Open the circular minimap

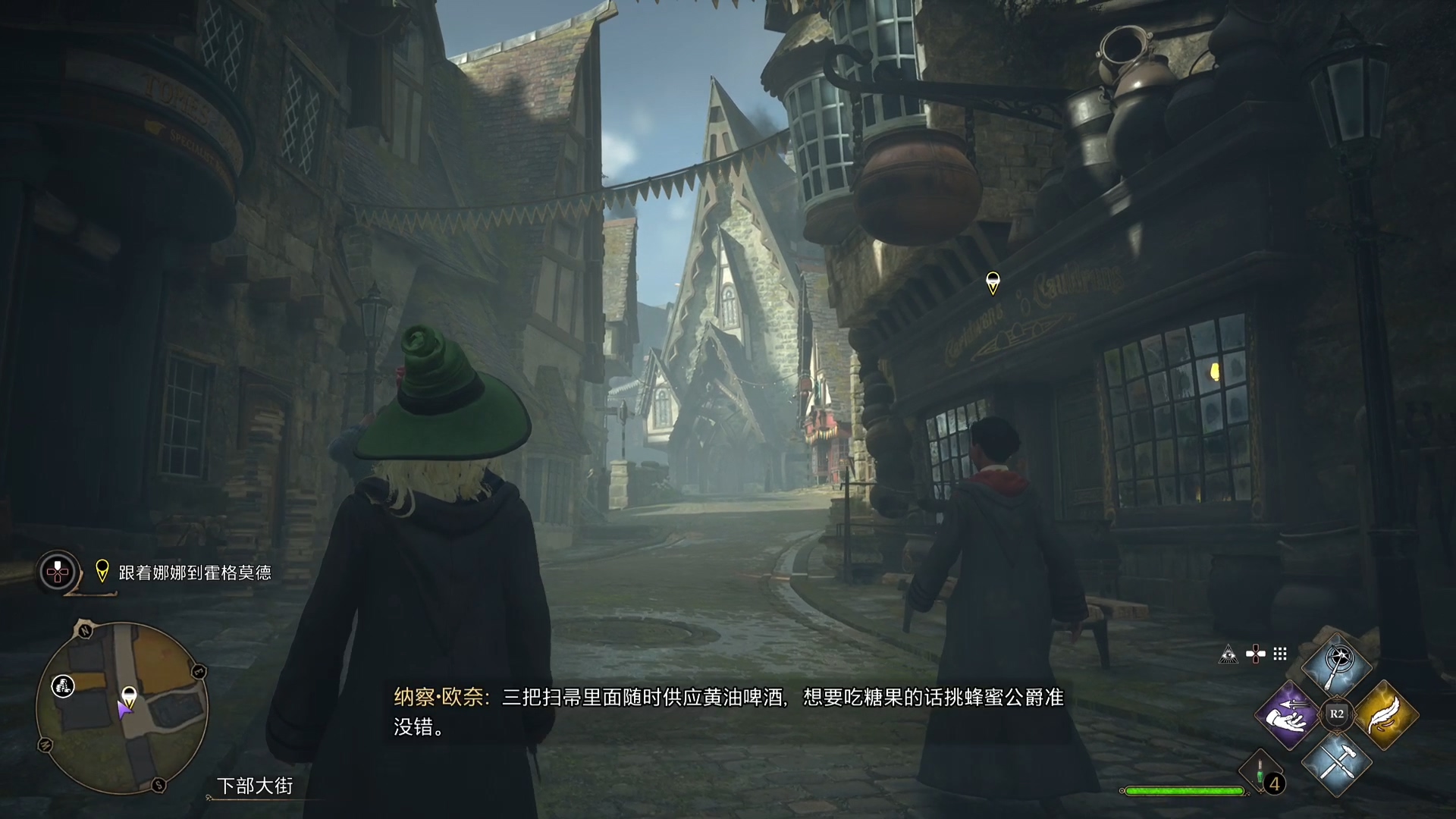click(x=121, y=707)
